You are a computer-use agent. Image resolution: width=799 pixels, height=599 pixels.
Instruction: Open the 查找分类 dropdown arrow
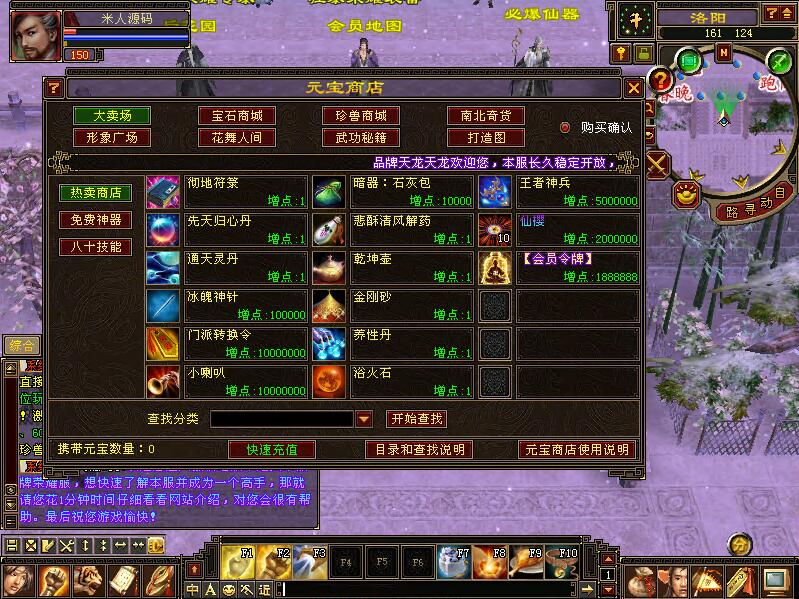(x=364, y=419)
